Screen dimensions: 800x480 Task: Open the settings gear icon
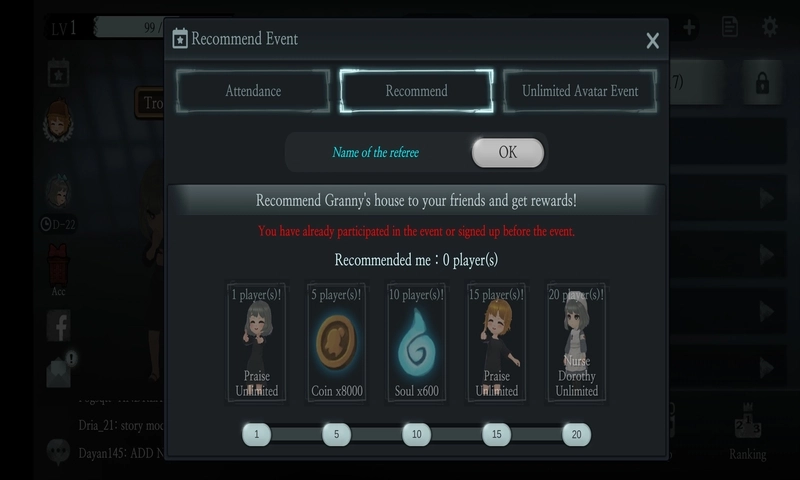[770, 27]
